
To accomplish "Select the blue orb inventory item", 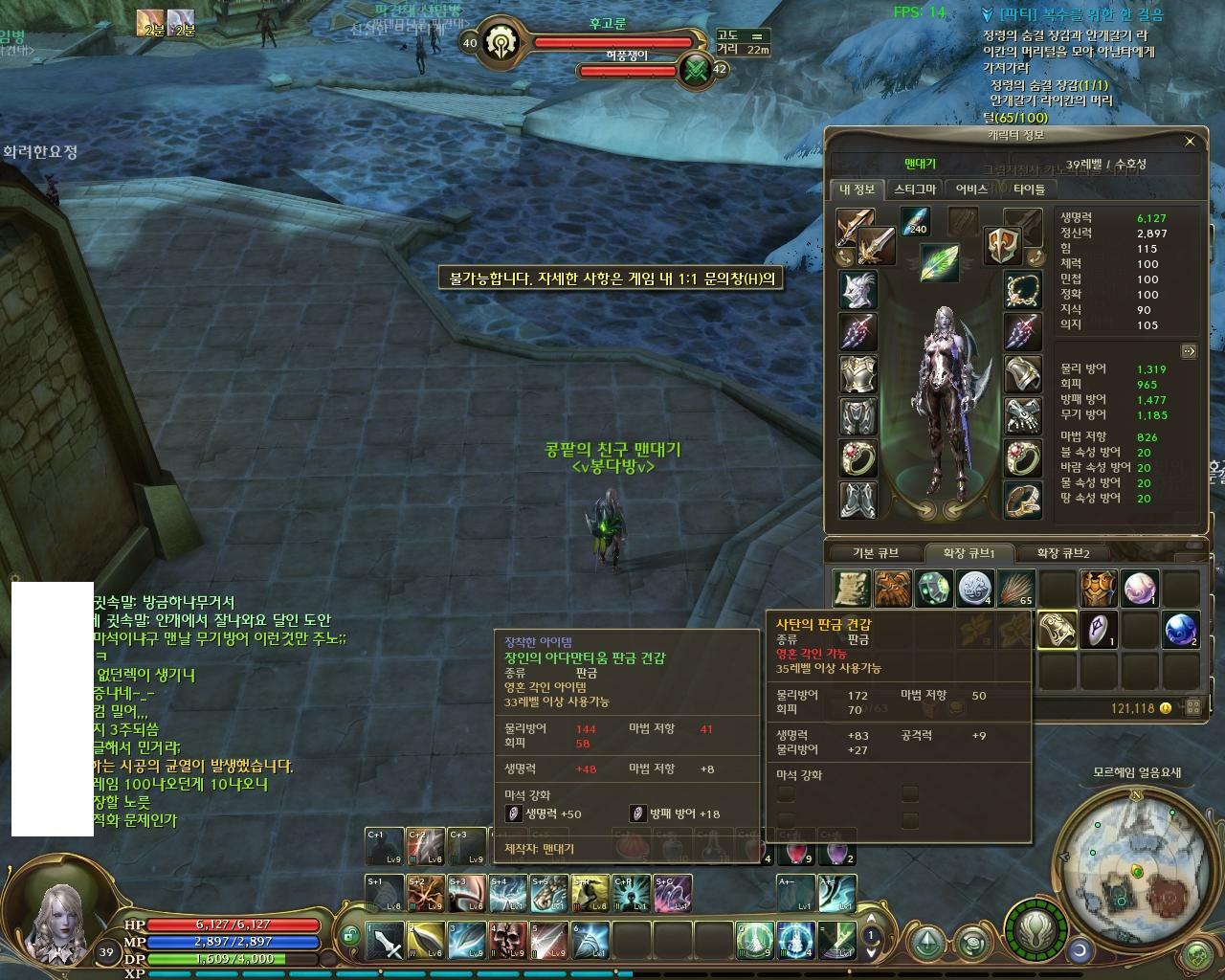I will coord(1181,630).
